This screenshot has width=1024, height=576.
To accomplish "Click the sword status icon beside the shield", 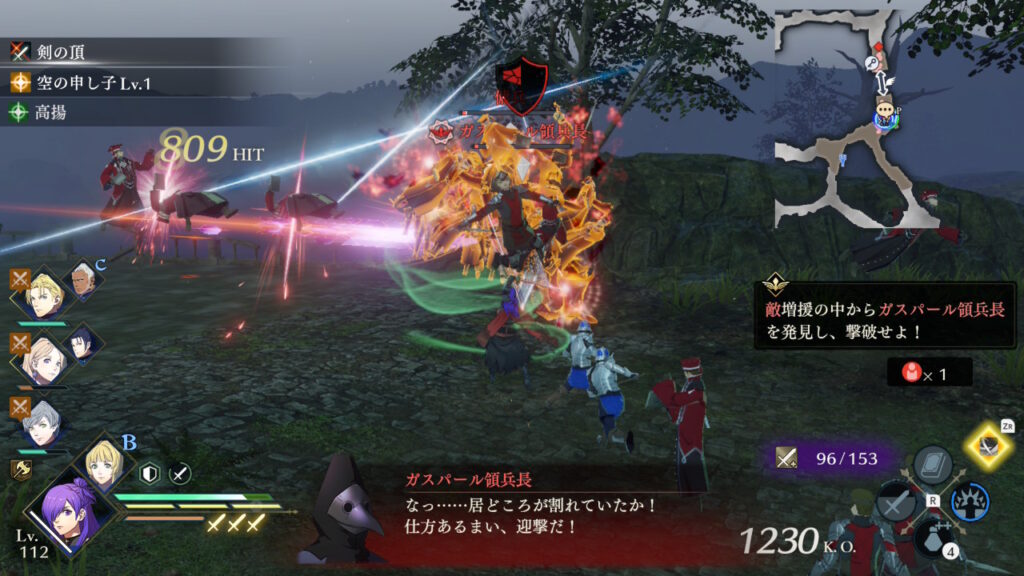I will [179, 473].
